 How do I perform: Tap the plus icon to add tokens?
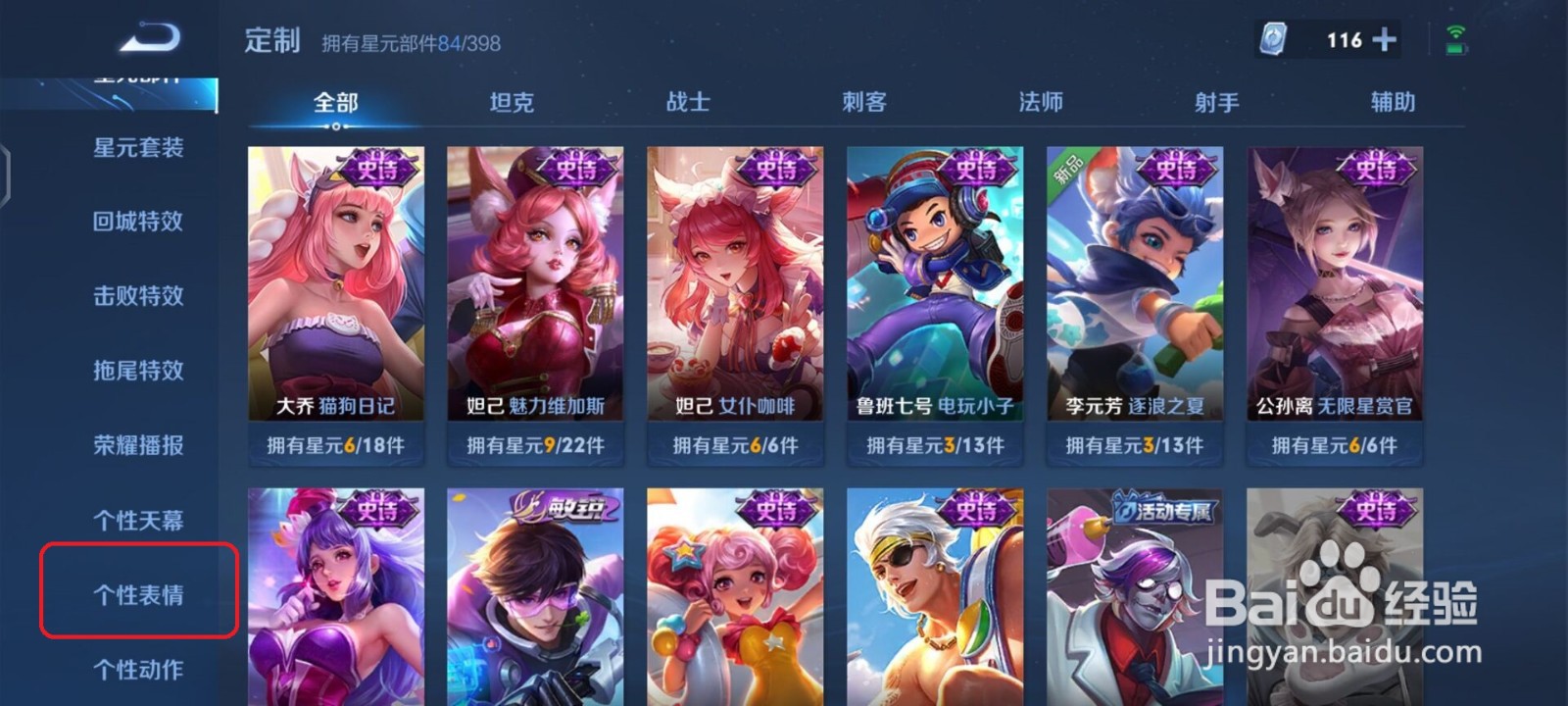tap(1382, 39)
